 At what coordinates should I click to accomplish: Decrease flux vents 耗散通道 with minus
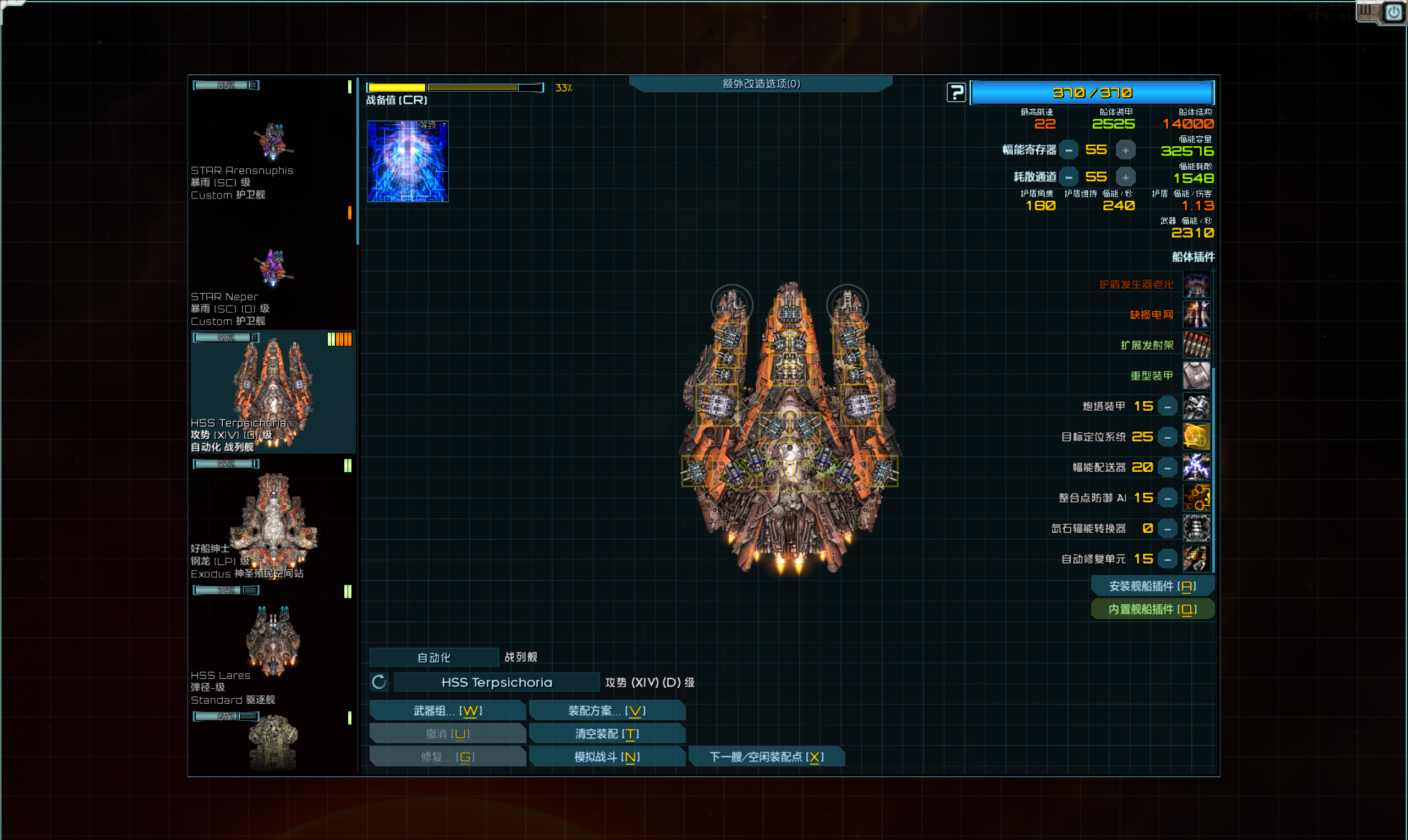[x=1068, y=177]
